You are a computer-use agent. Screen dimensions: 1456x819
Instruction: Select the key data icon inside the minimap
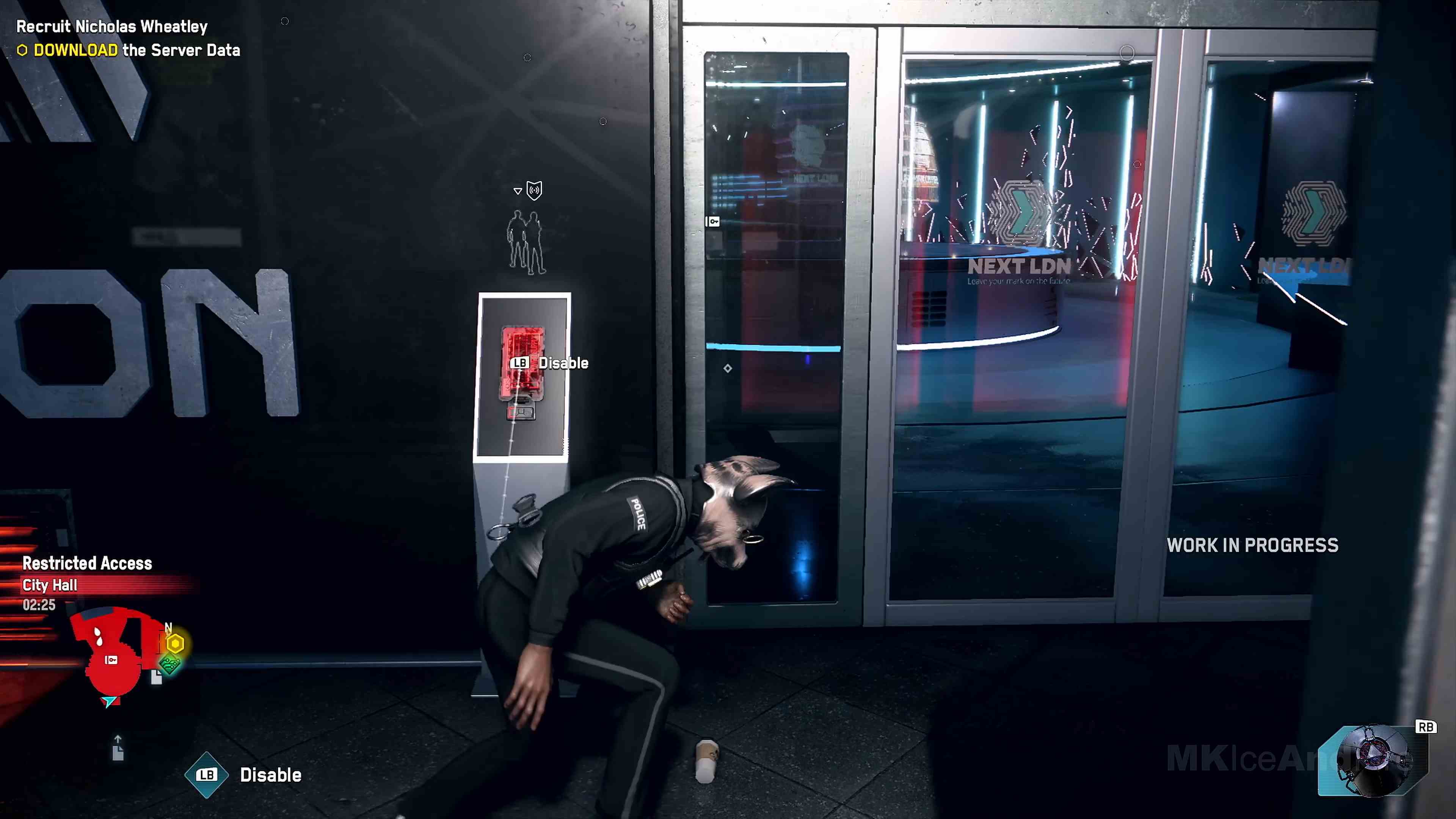(x=111, y=660)
